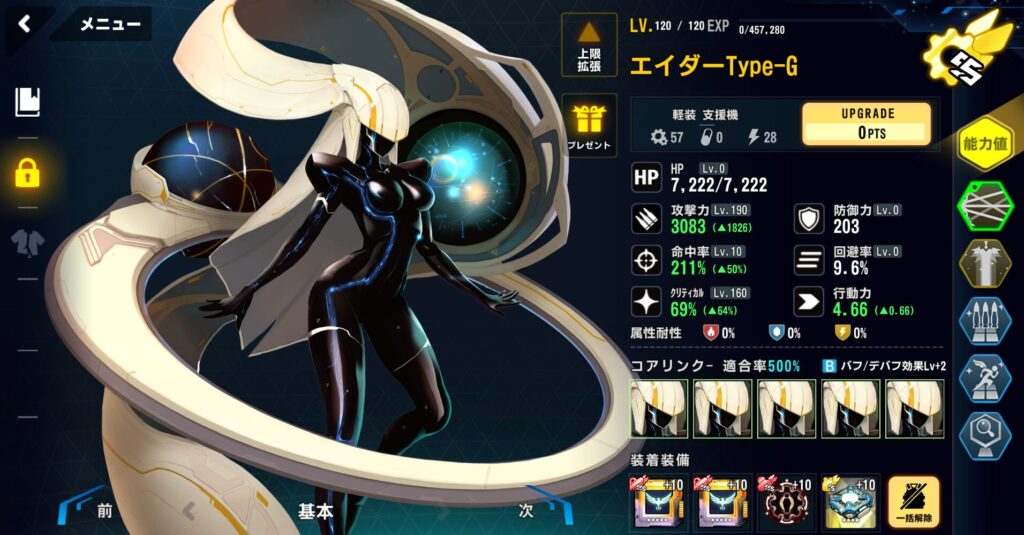Open the magnifier hexagon tab
This screenshot has height=535, width=1024.
[x=985, y=437]
